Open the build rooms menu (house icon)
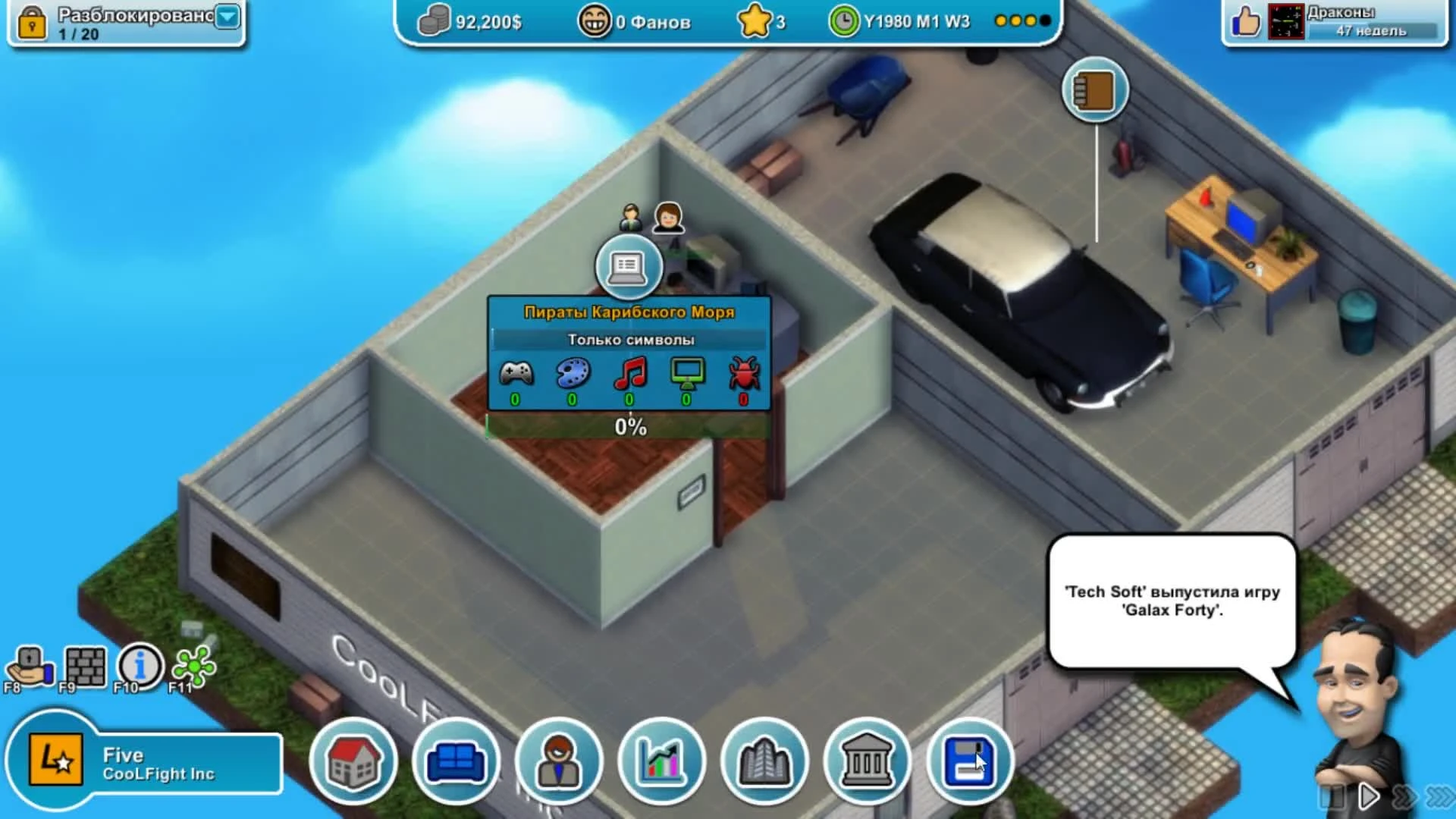Image resolution: width=1456 pixels, height=819 pixels. point(355,761)
